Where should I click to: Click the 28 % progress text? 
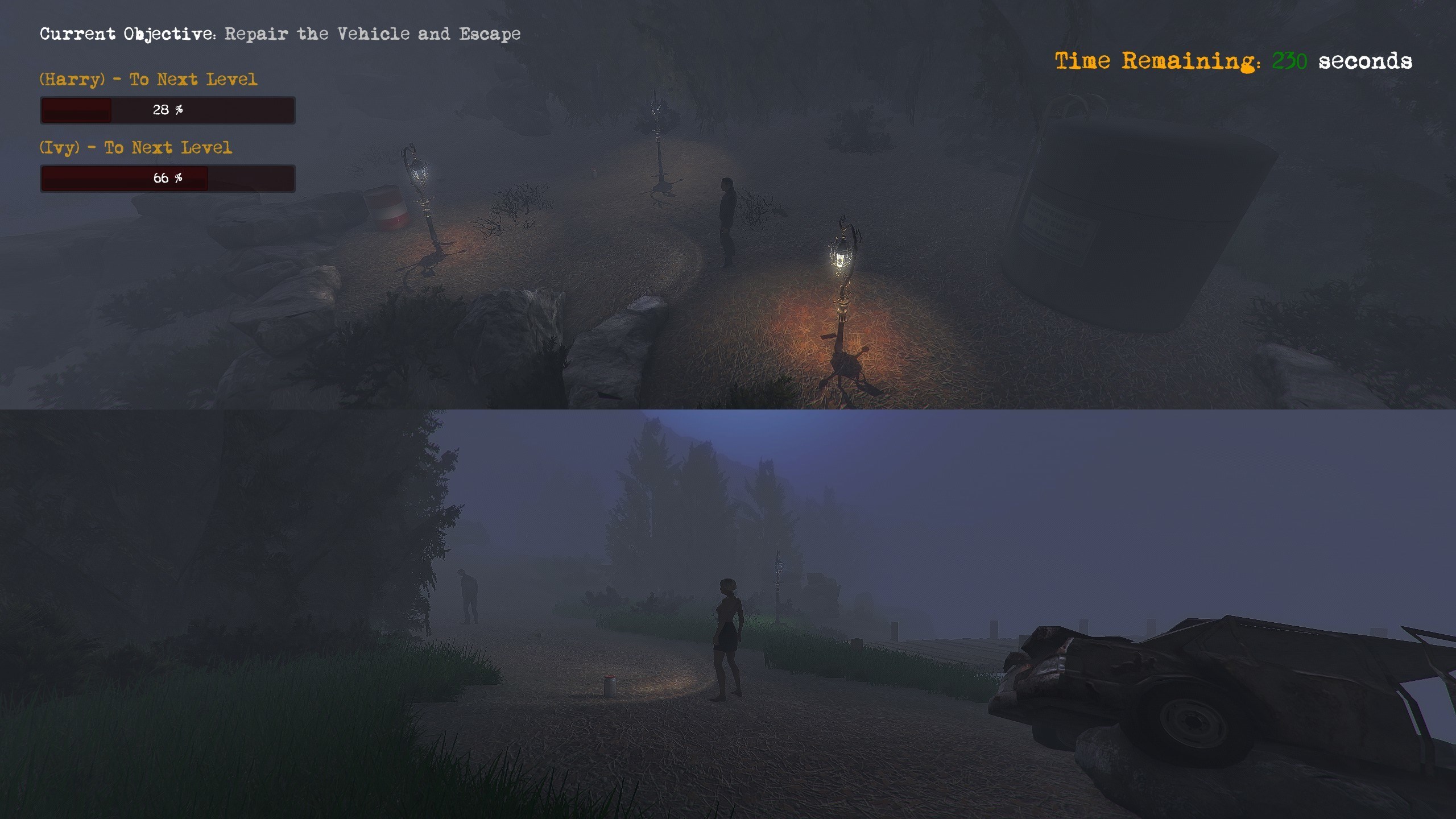point(168,110)
